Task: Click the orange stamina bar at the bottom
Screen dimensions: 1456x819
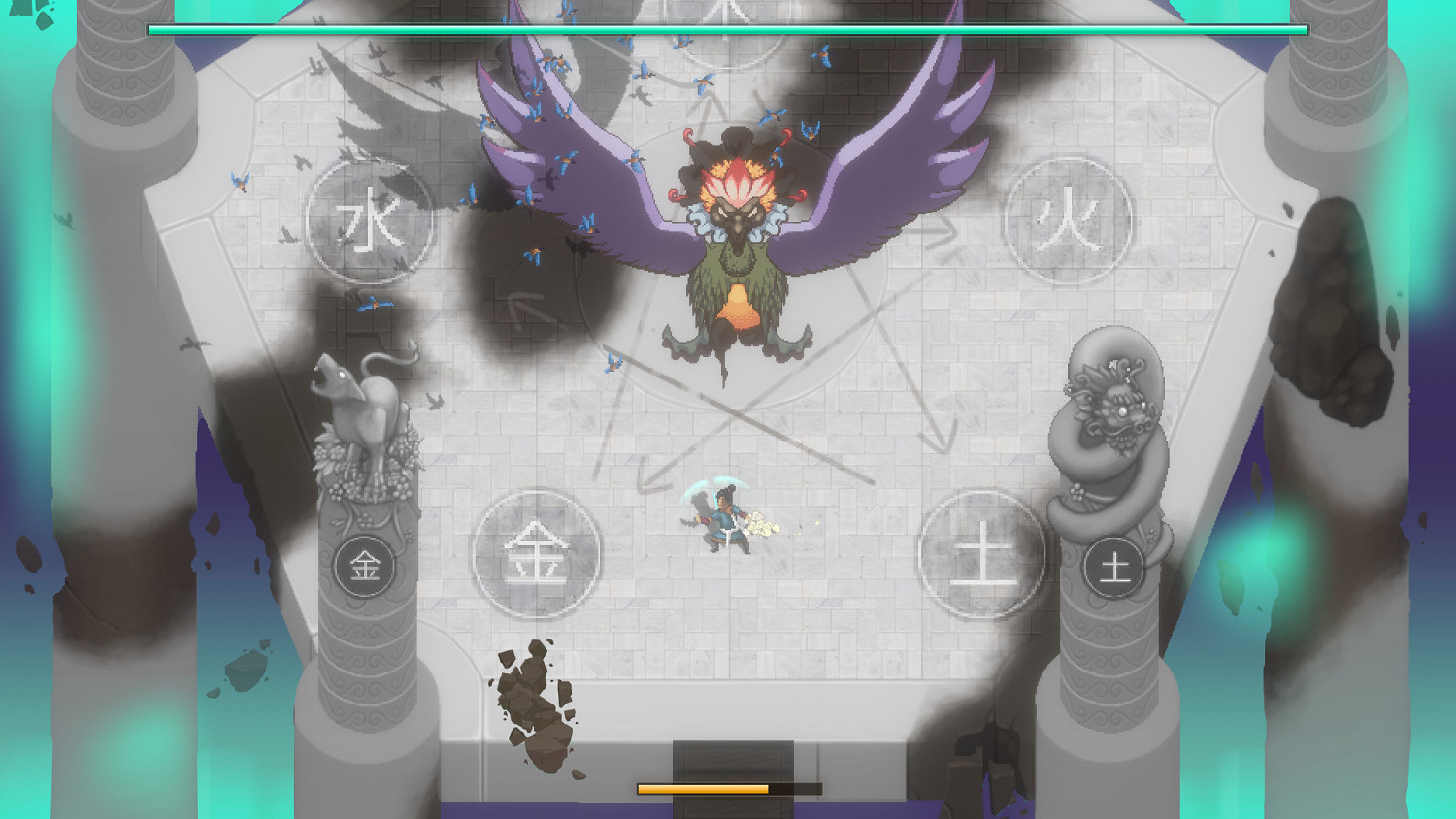Action: (704, 788)
